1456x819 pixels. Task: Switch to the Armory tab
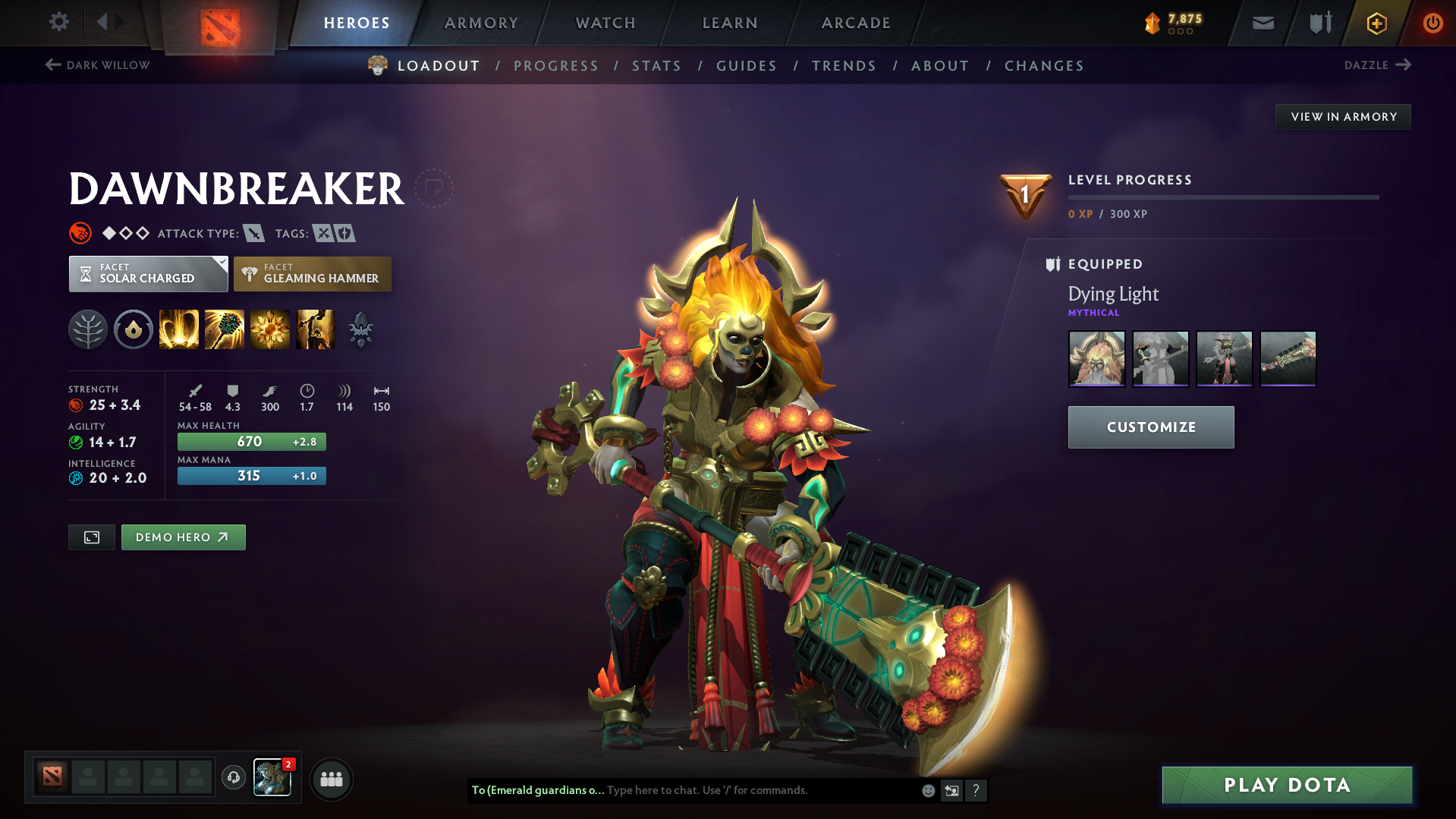click(x=481, y=23)
